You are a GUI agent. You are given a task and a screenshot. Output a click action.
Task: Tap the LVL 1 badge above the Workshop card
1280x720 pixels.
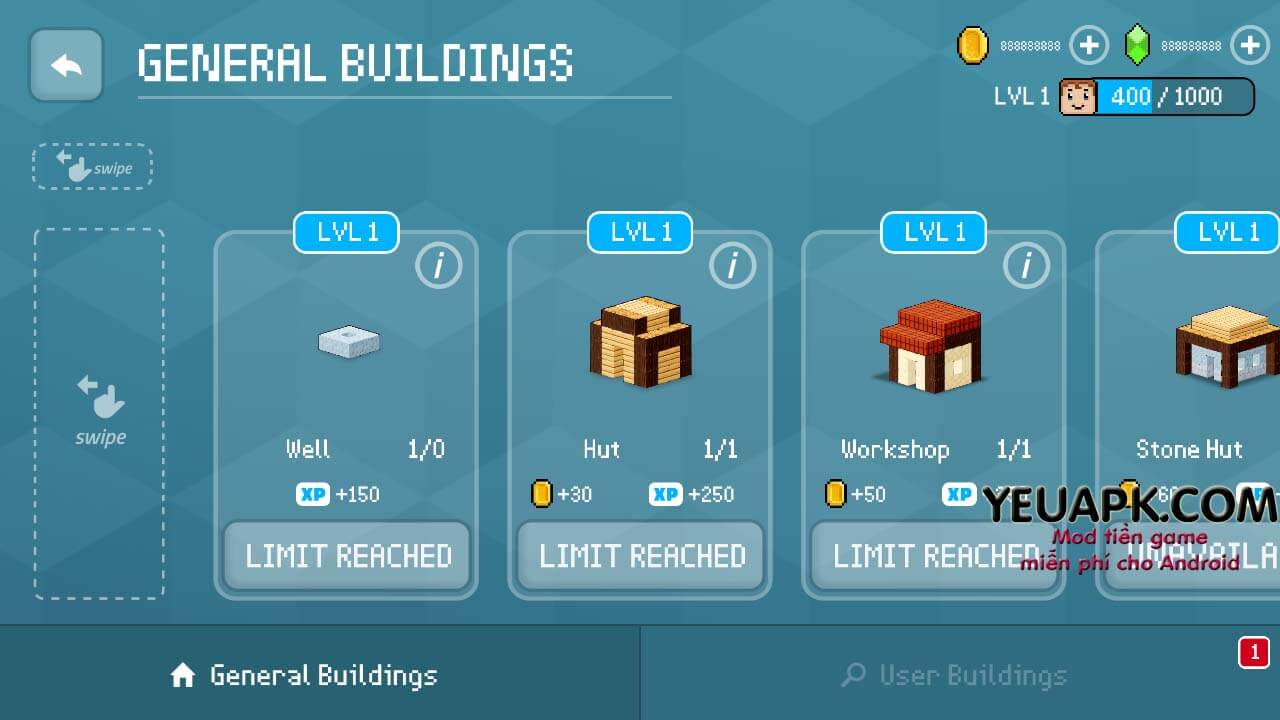(x=932, y=232)
